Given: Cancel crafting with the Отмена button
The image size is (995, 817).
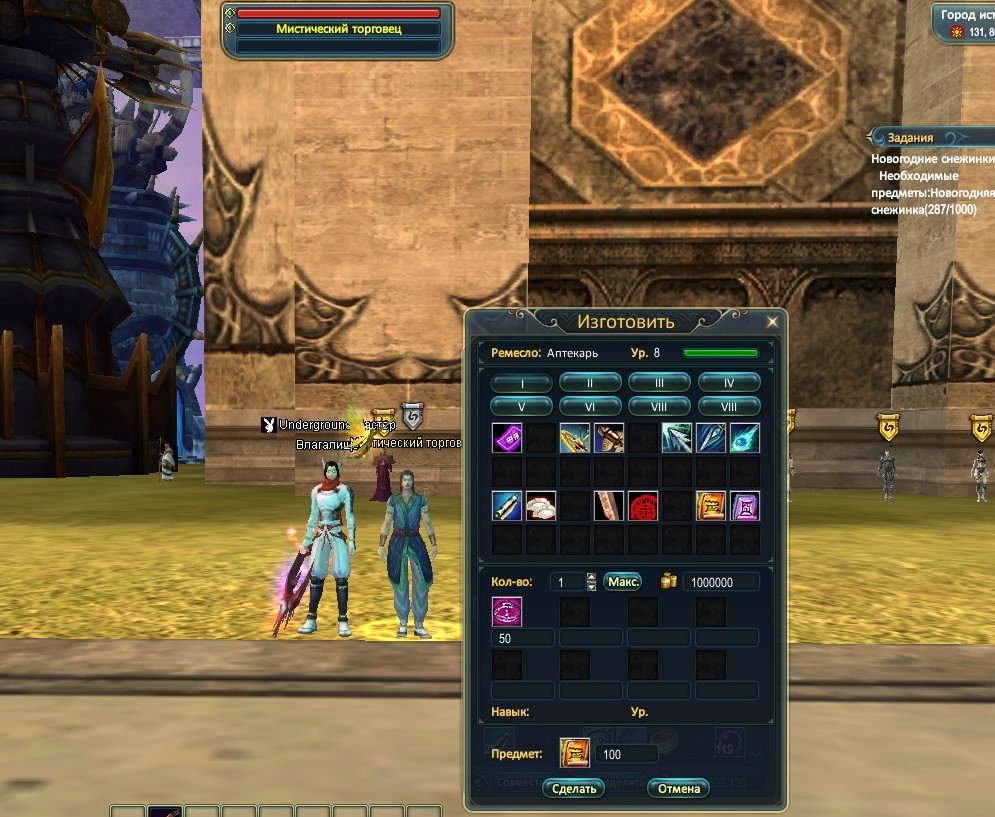Looking at the screenshot, I should point(678,788).
